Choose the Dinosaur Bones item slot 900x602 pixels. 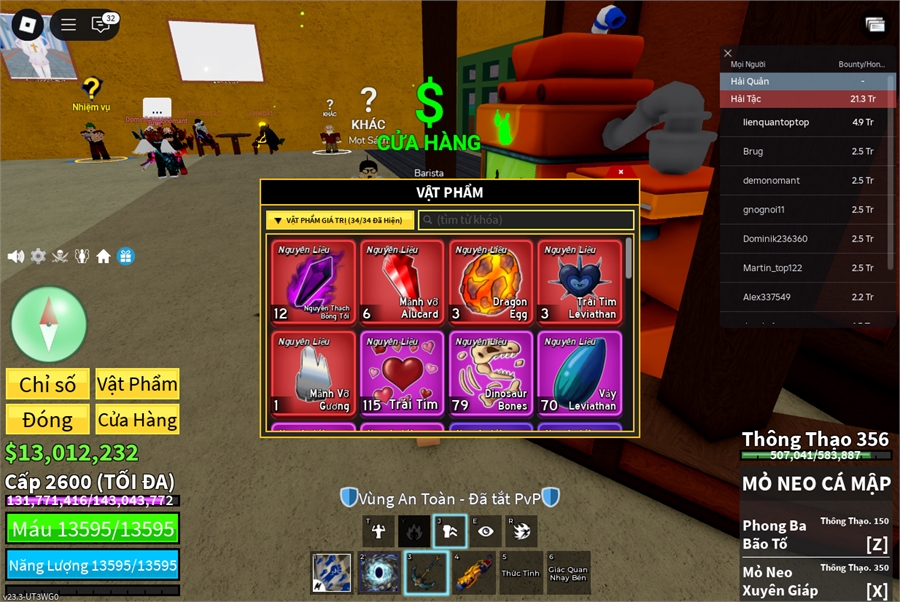(x=491, y=373)
